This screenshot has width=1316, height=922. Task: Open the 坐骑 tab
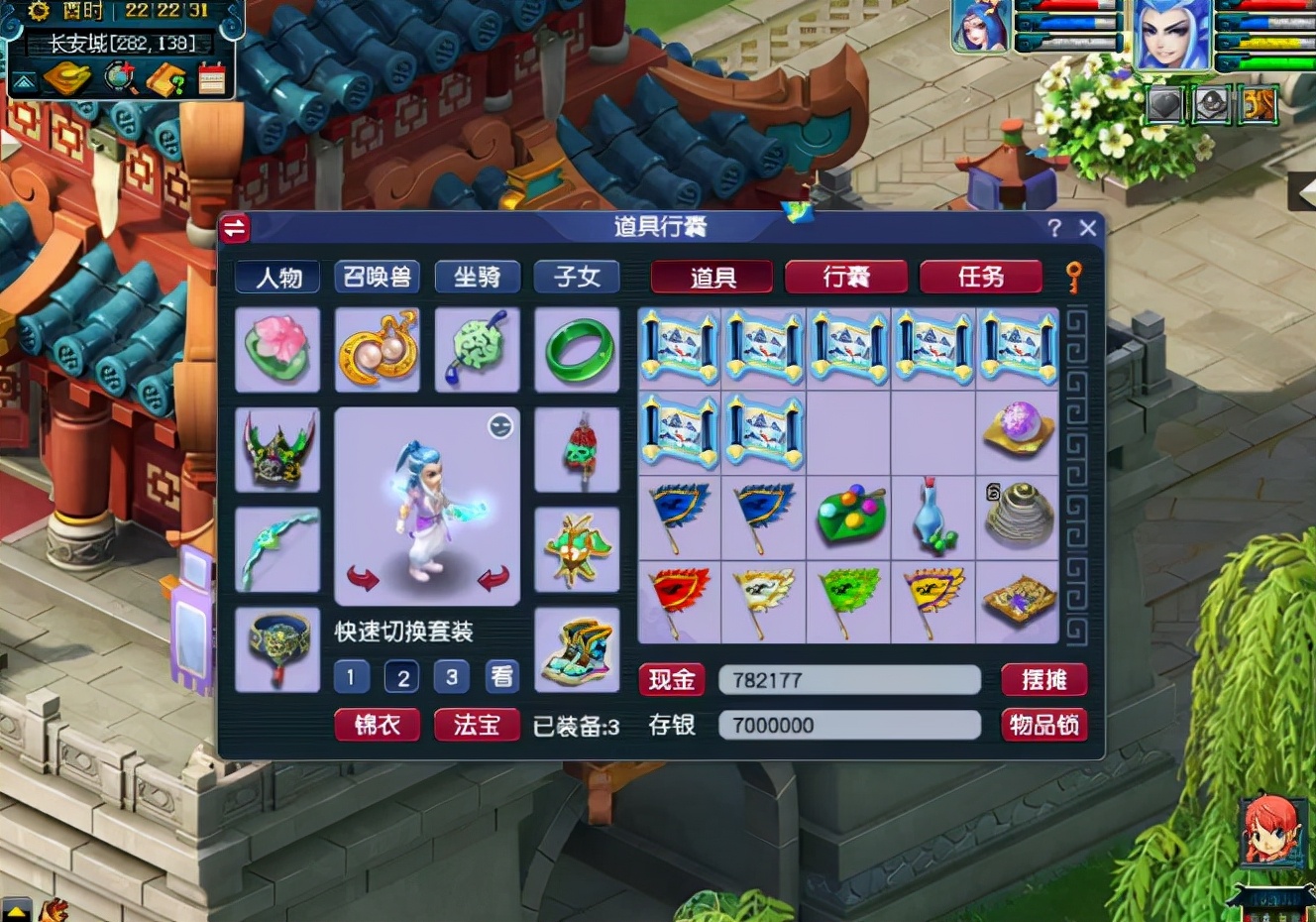477,278
